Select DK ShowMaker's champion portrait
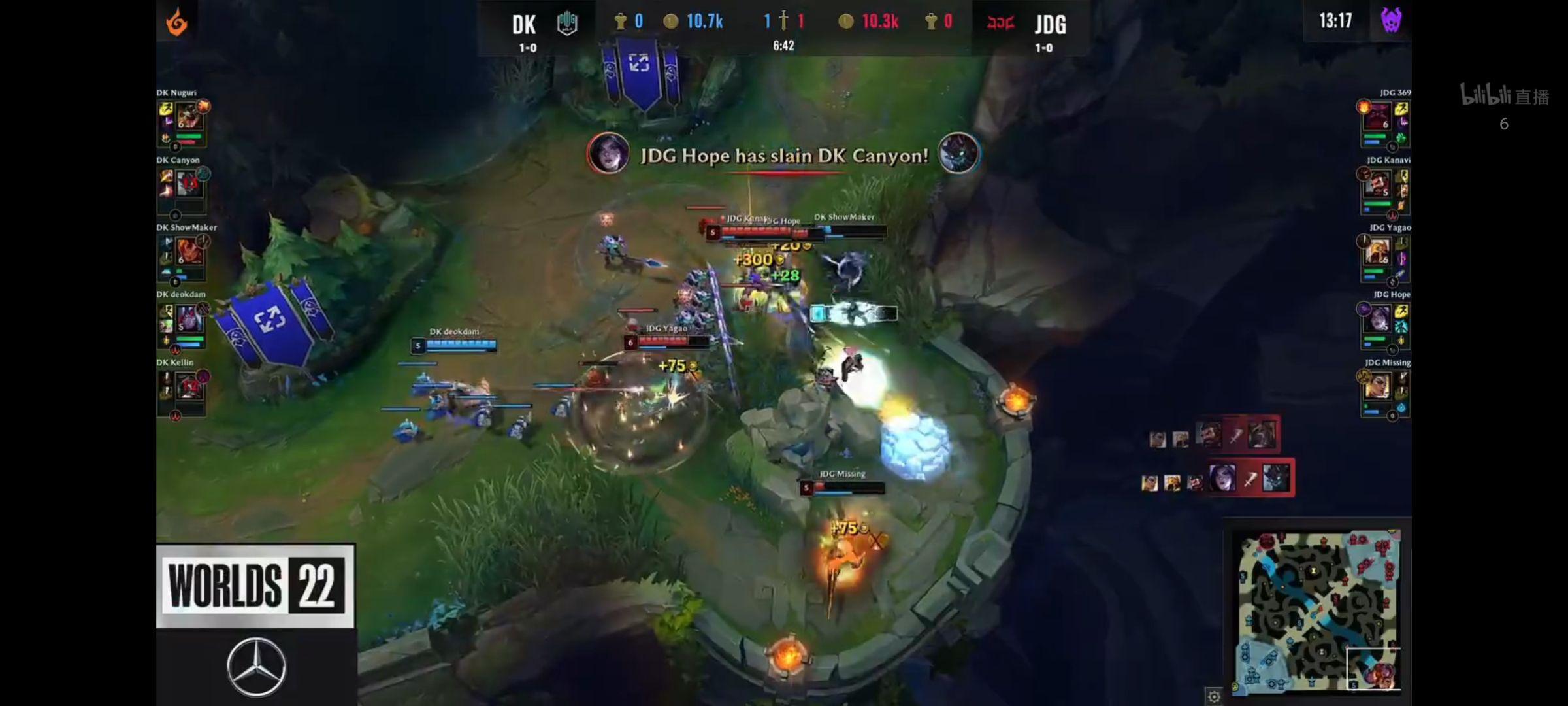The width and height of the screenshot is (1568, 706). point(188,252)
